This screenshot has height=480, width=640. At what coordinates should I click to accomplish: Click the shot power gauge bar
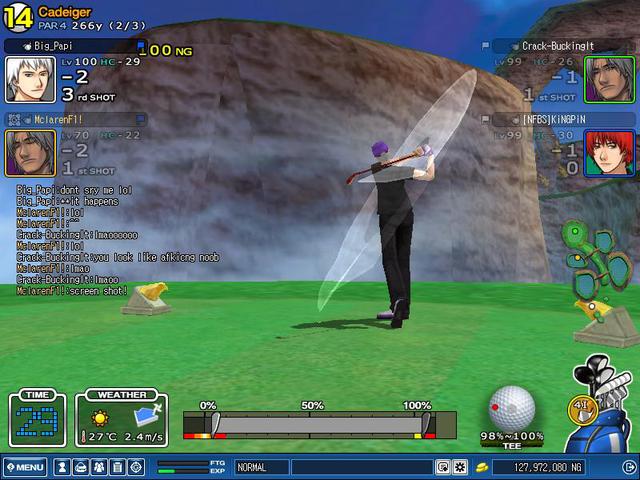[319, 425]
